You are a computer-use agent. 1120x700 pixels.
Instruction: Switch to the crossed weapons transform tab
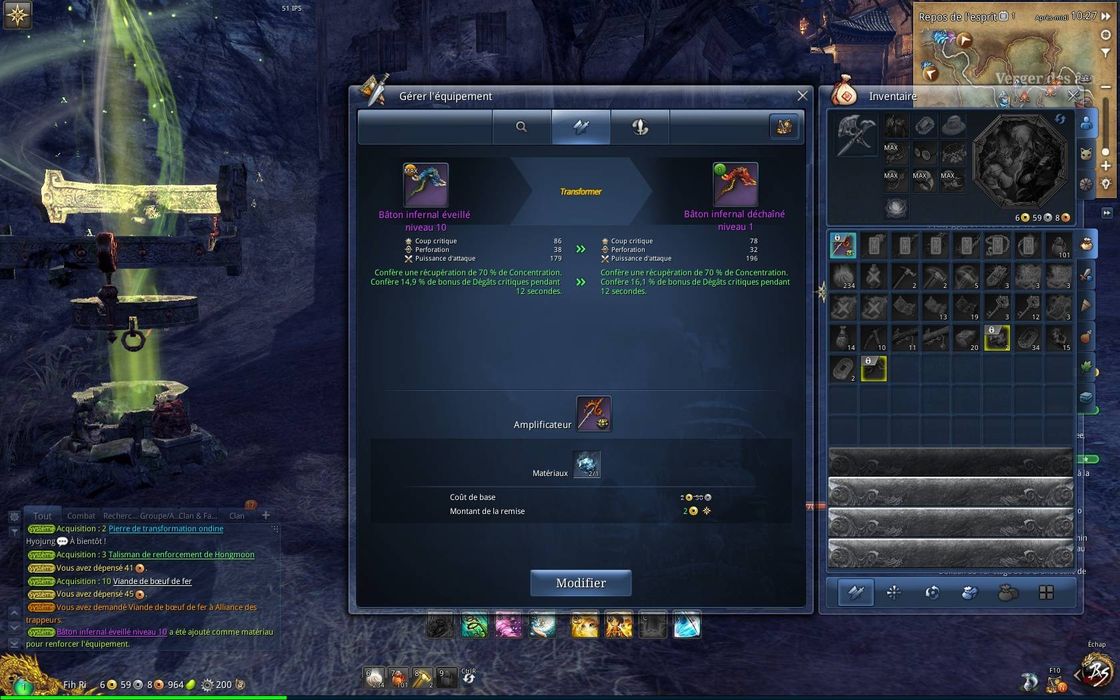click(x=581, y=127)
